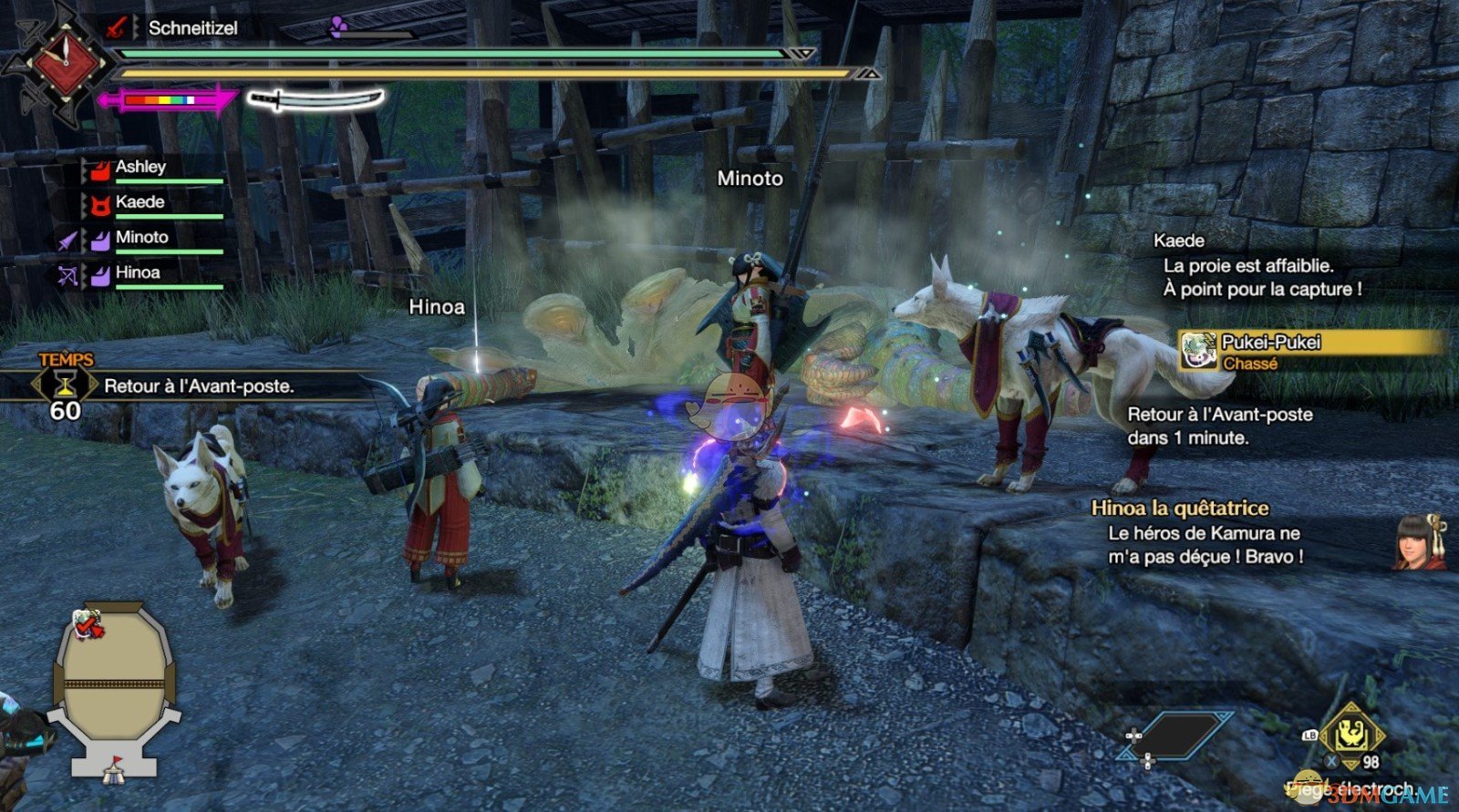The width and height of the screenshot is (1459, 812).
Task: Select the camp tent marker on the minimap
Action: (x=113, y=773)
